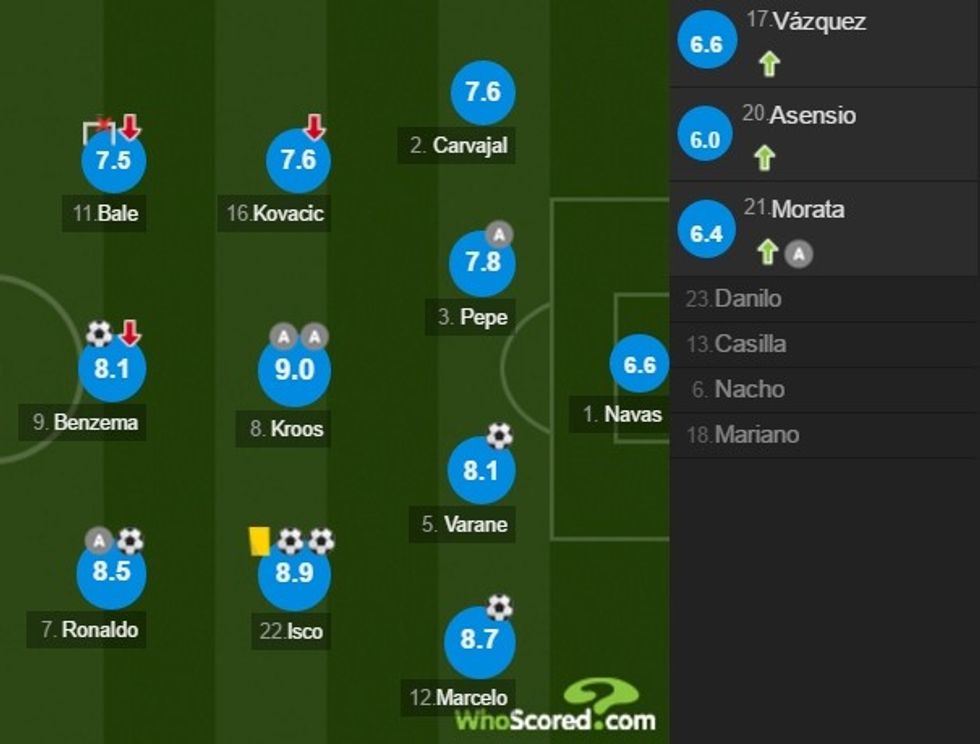Choose Benzema's 8.1 rating bubble
The image size is (980, 744).
click(112, 369)
